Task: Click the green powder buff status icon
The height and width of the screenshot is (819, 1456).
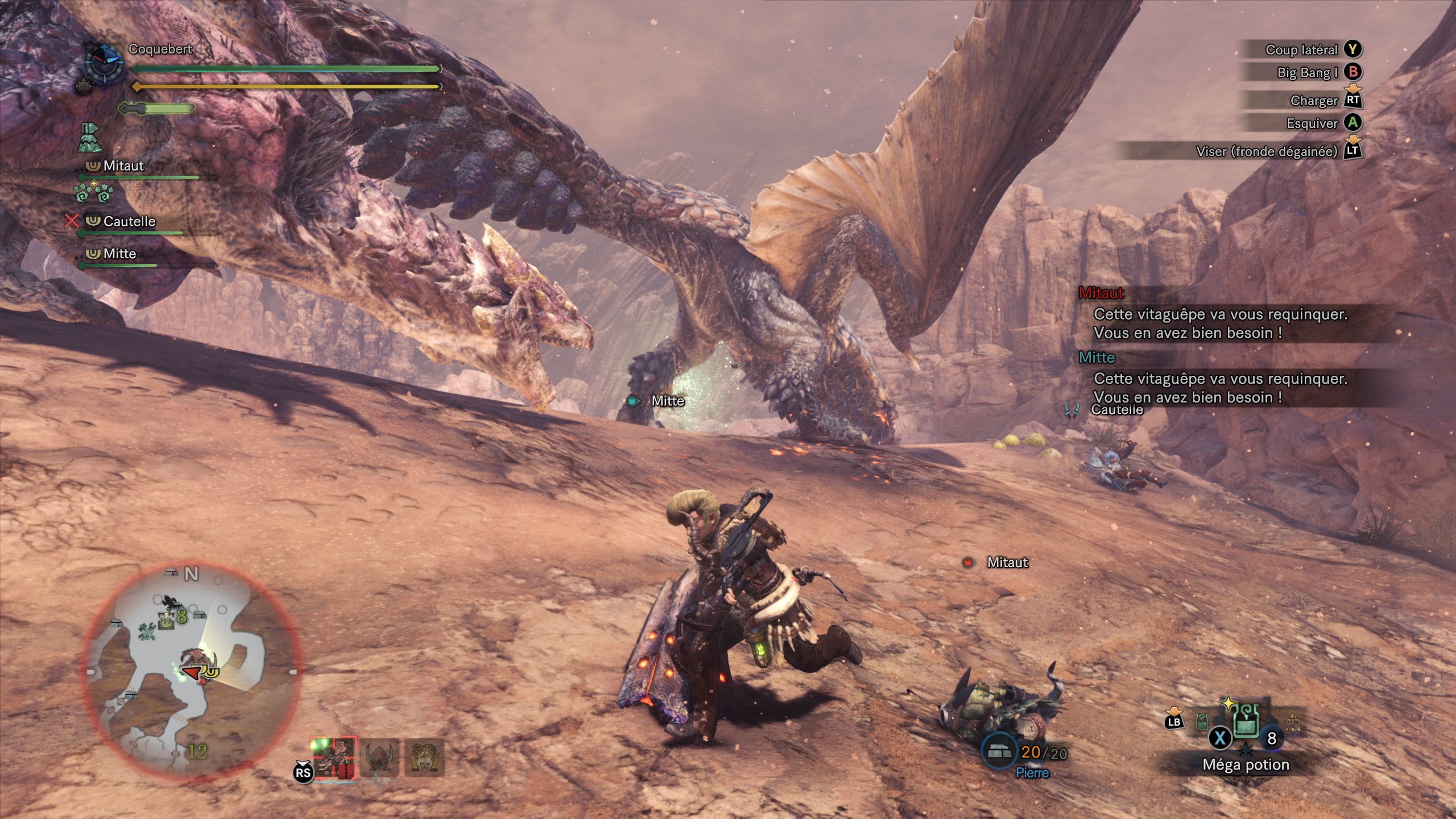Action: (x=90, y=138)
